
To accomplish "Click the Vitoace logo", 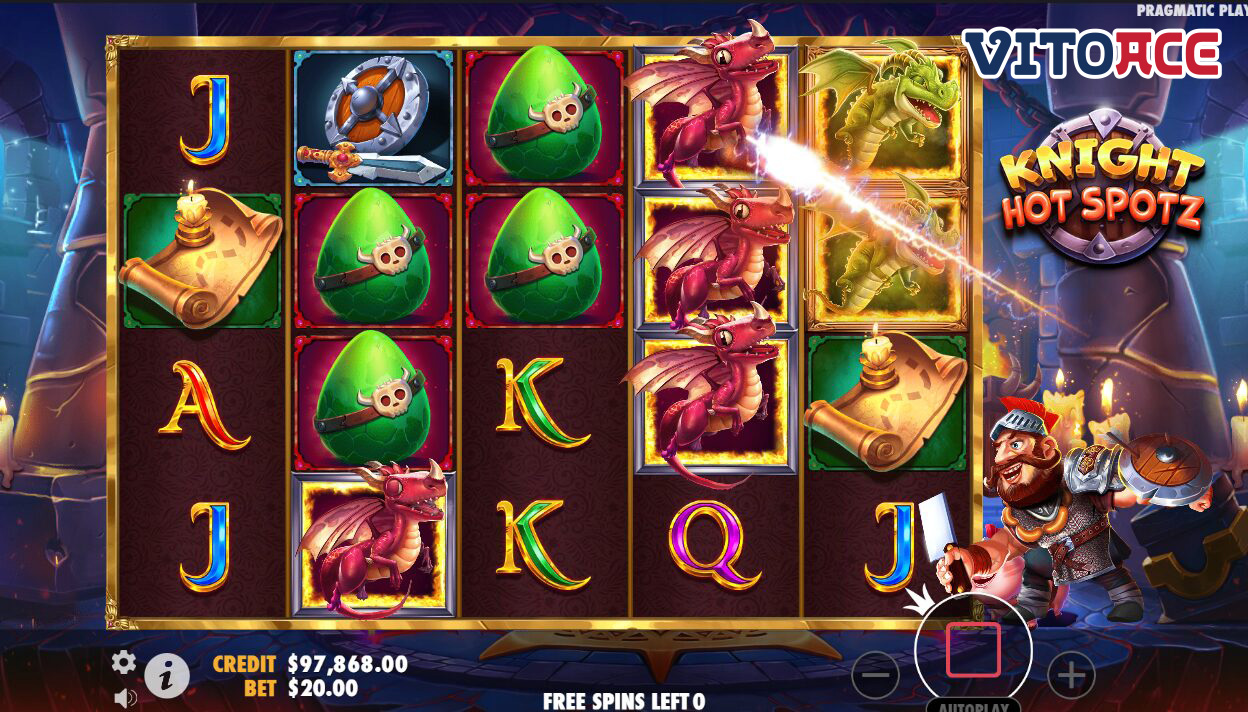I will (1092, 54).
